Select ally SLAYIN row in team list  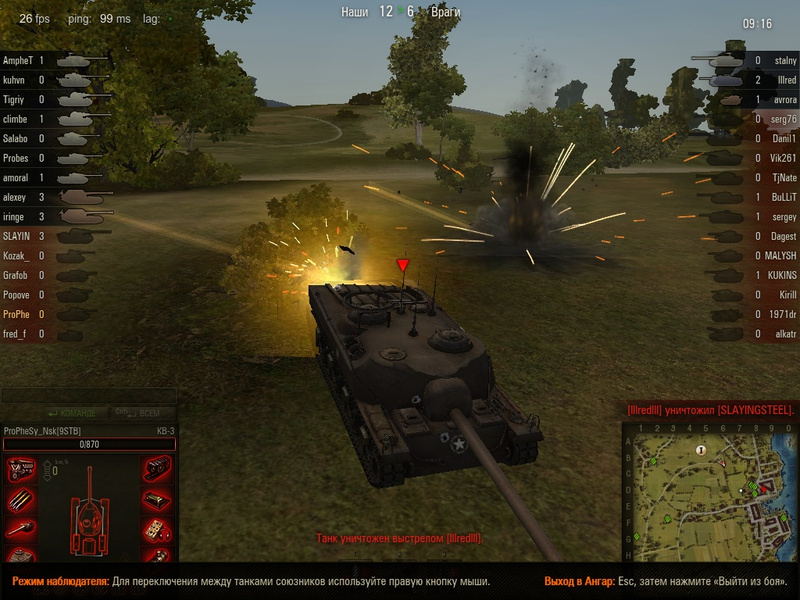(x=50, y=236)
